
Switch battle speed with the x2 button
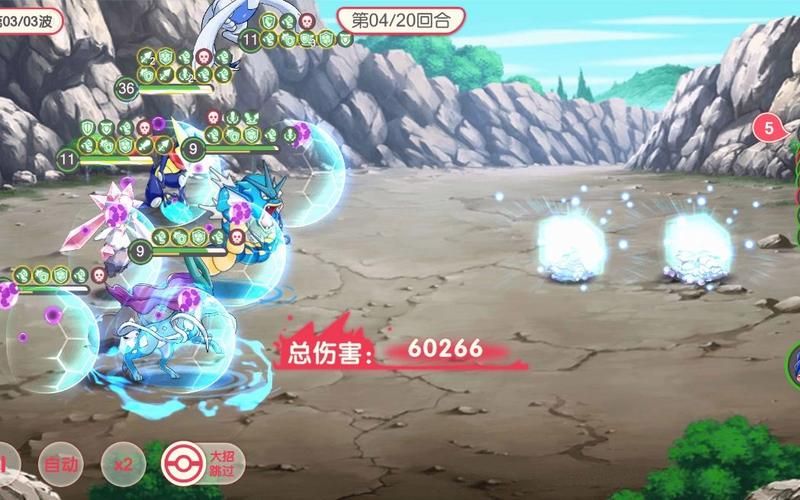tap(125, 465)
